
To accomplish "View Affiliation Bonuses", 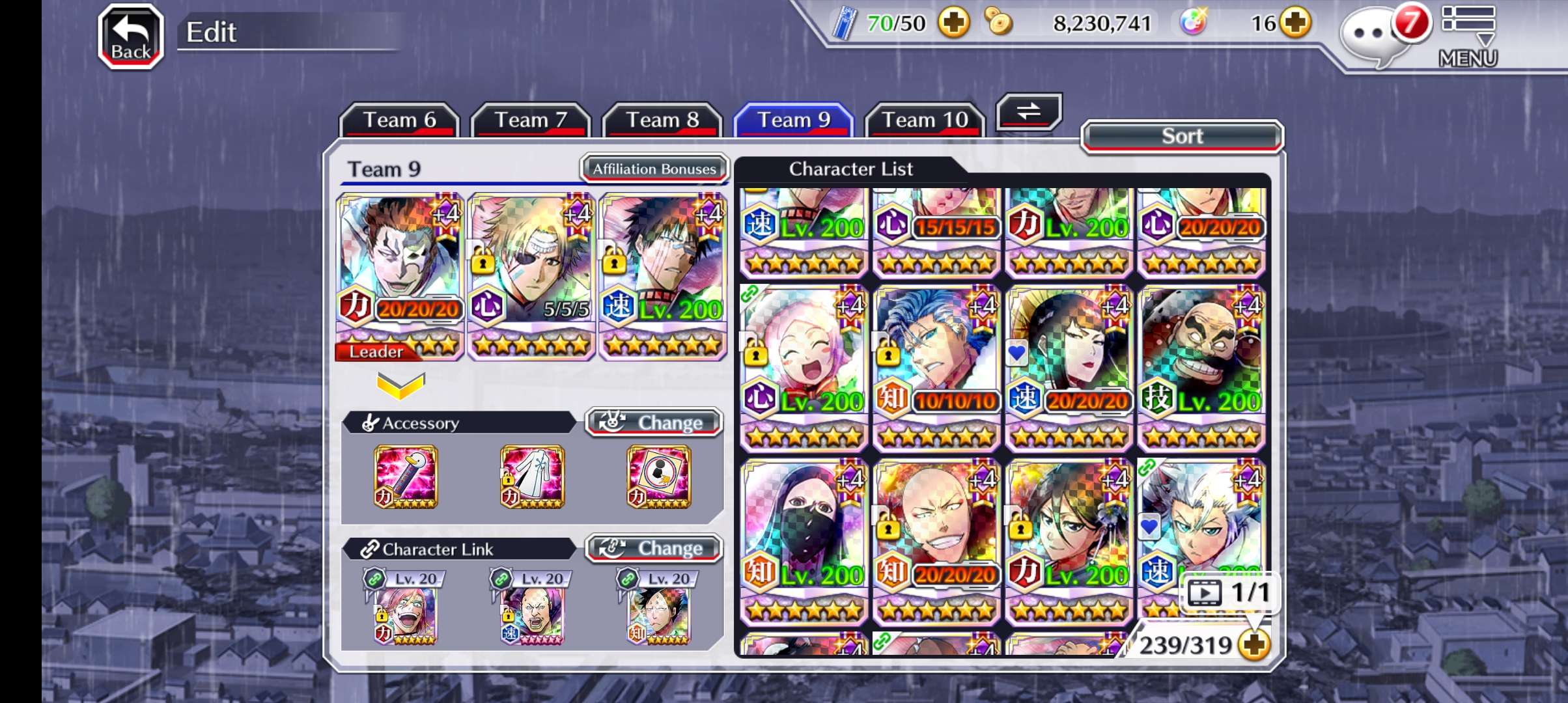I will click(x=654, y=169).
